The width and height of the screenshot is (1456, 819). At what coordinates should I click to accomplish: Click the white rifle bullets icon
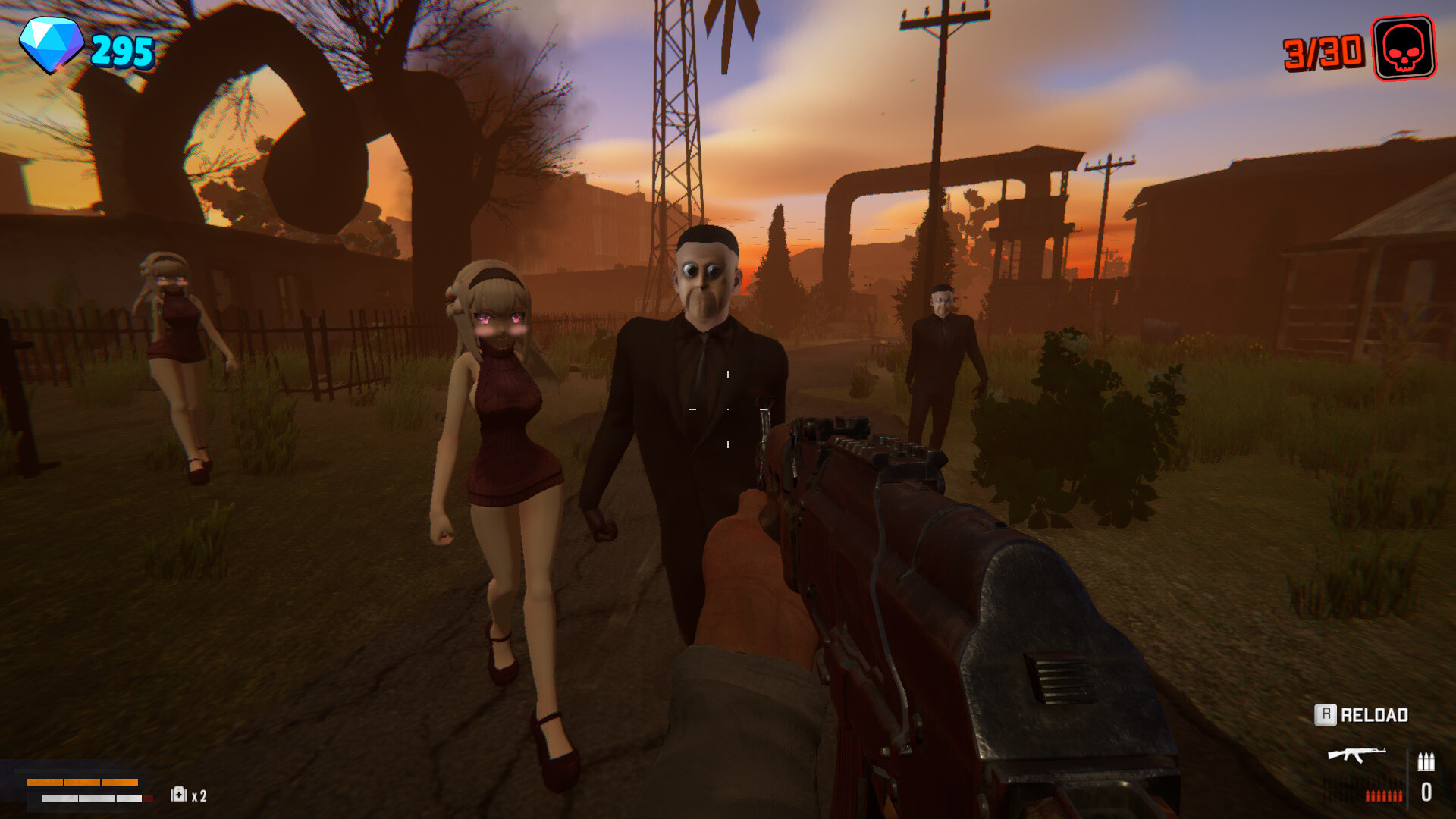coord(1426,761)
